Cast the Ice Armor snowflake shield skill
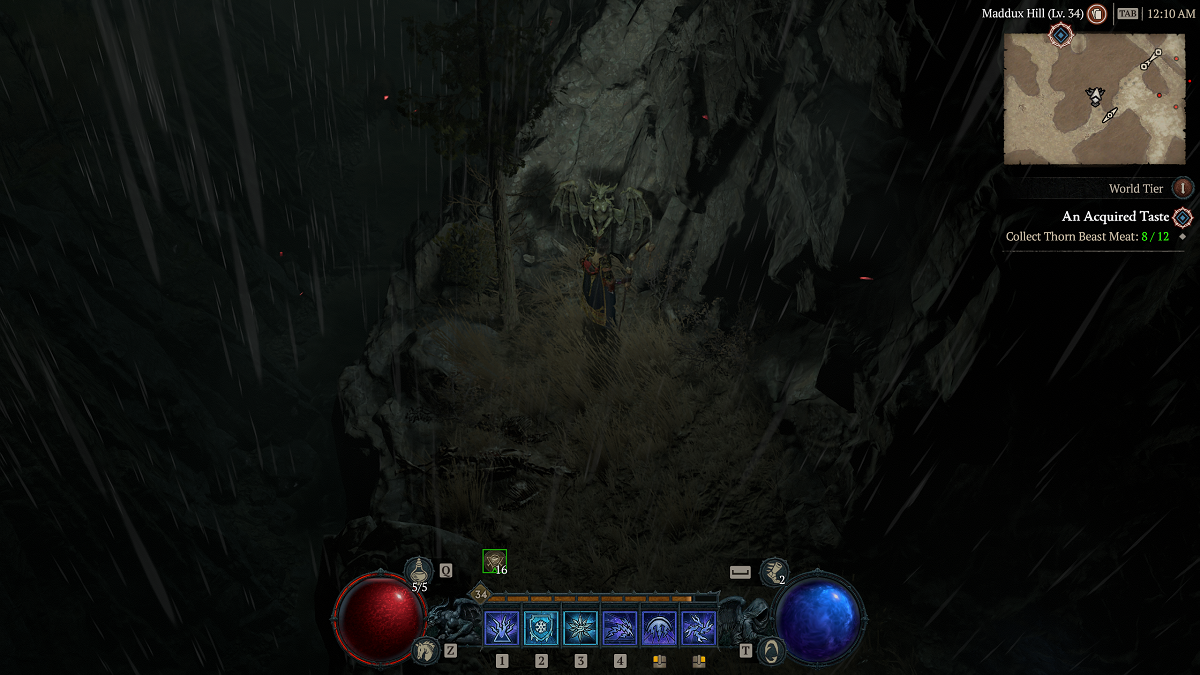 tap(541, 628)
